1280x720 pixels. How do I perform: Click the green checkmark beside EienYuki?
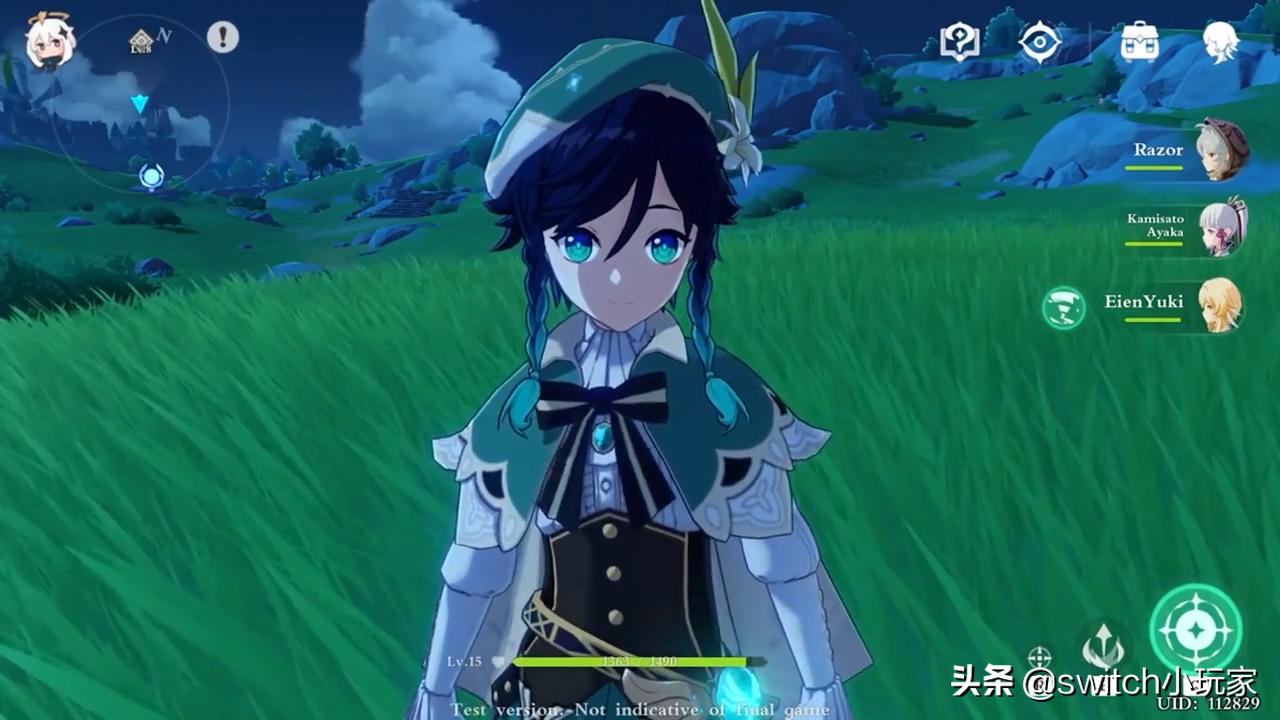[1063, 308]
